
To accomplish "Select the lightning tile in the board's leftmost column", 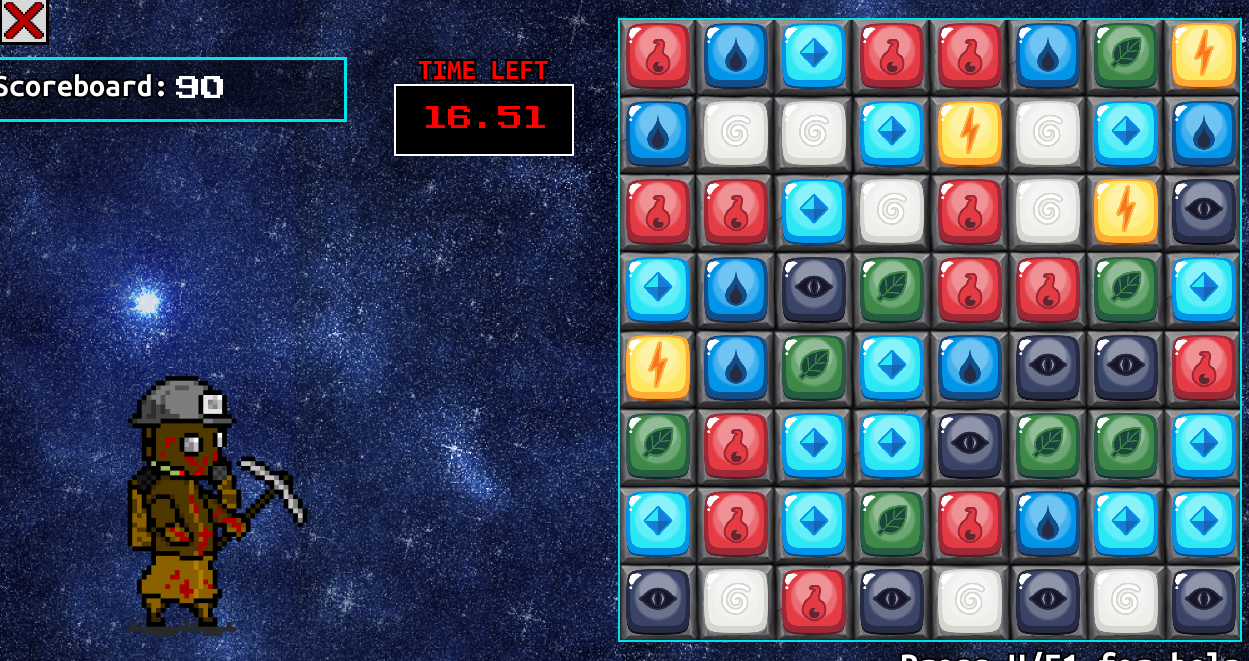I will pos(658,367).
